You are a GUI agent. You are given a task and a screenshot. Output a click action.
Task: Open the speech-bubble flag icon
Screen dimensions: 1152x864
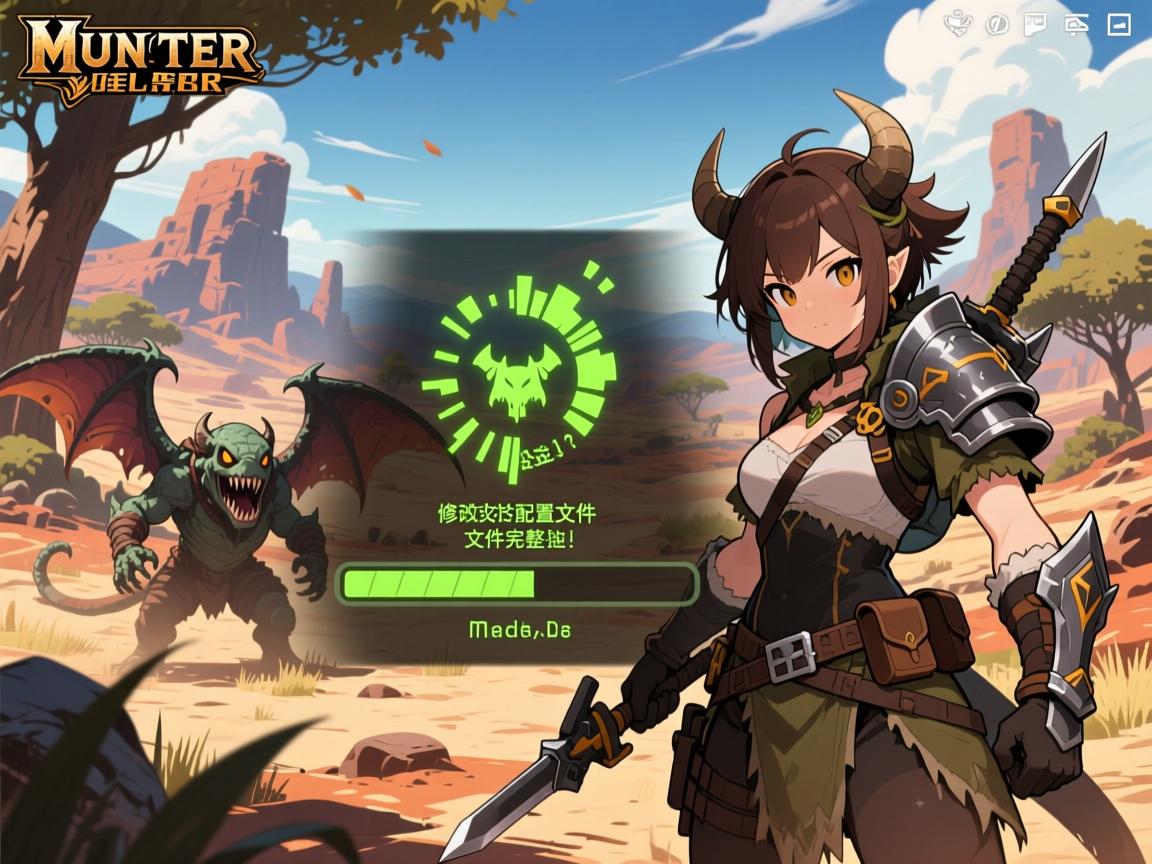[x=1035, y=24]
